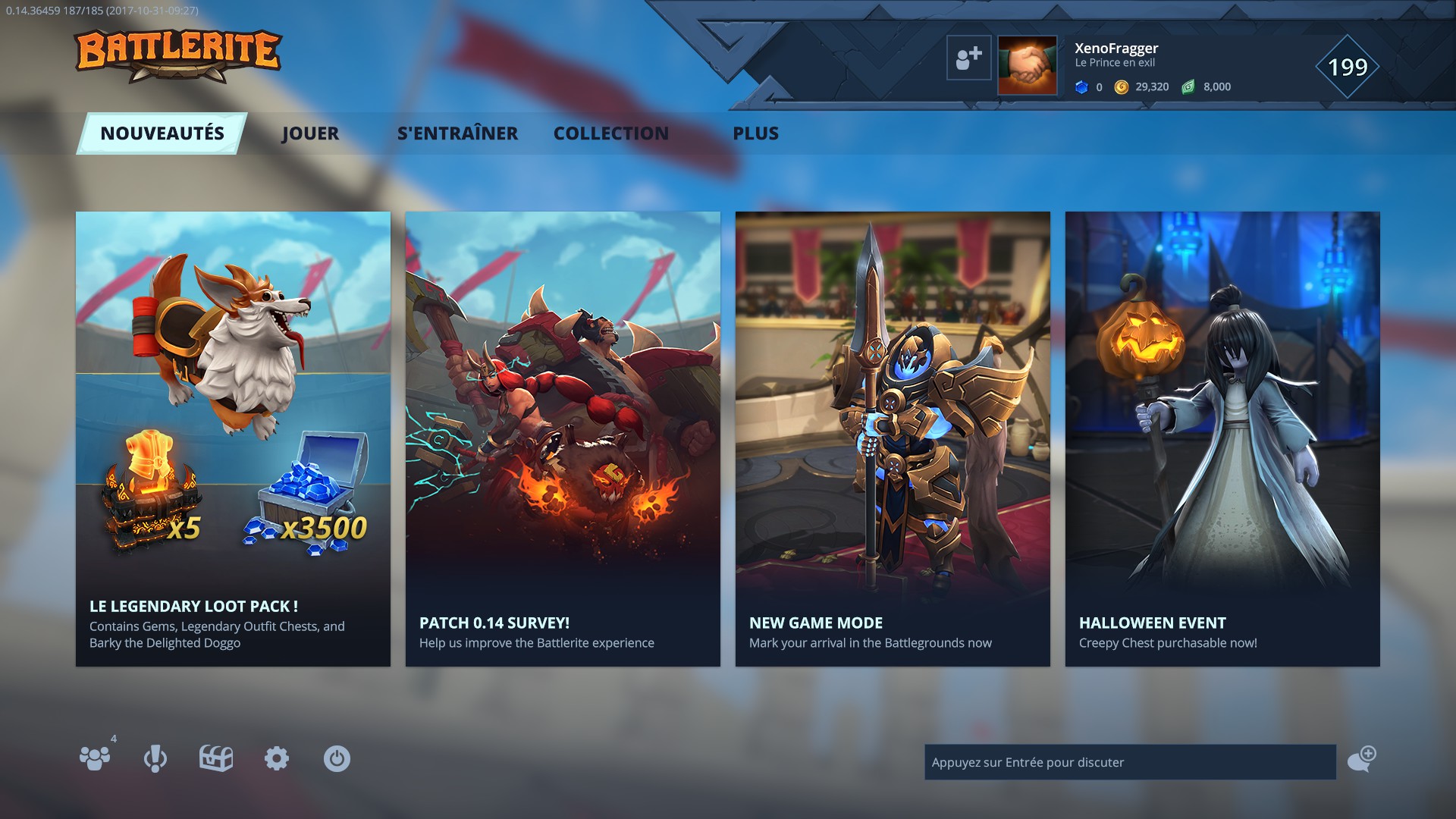
Task: Open the S'ENTRAÎNER tab
Action: pyautogui.click(x=459, y=133)
